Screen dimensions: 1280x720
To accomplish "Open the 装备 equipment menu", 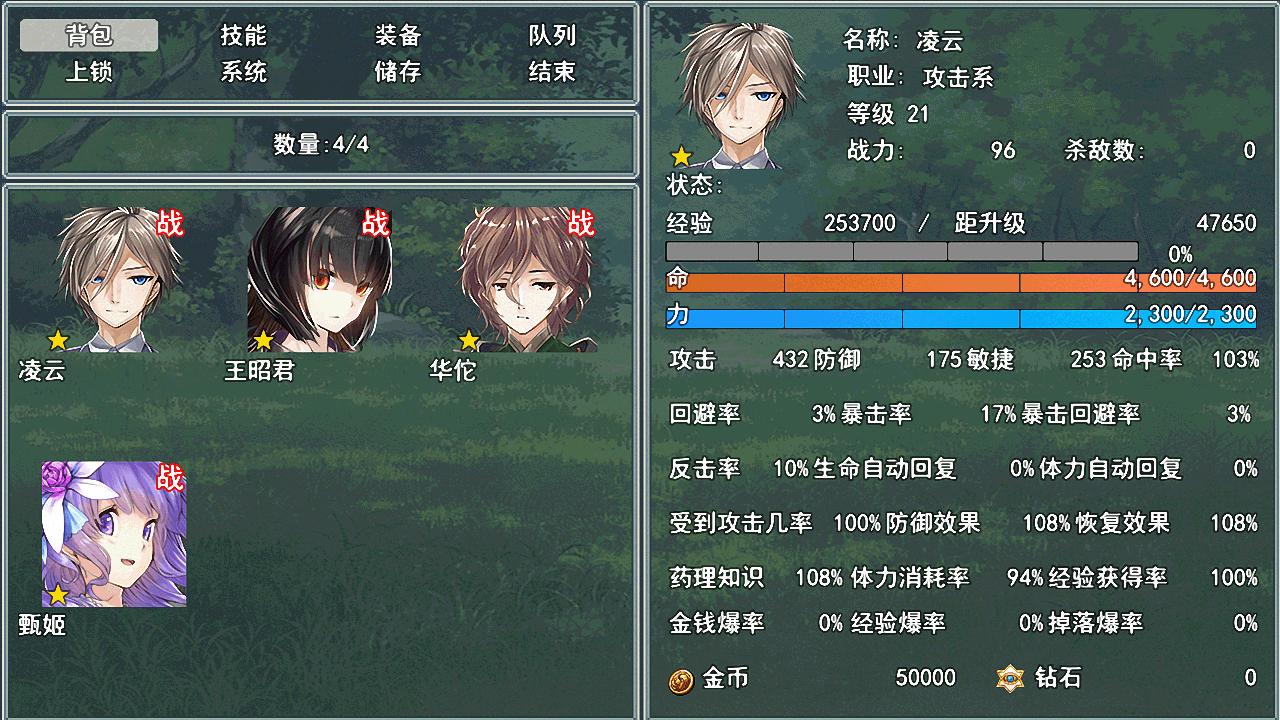I will pyautogui.click(x=398, y=35).
